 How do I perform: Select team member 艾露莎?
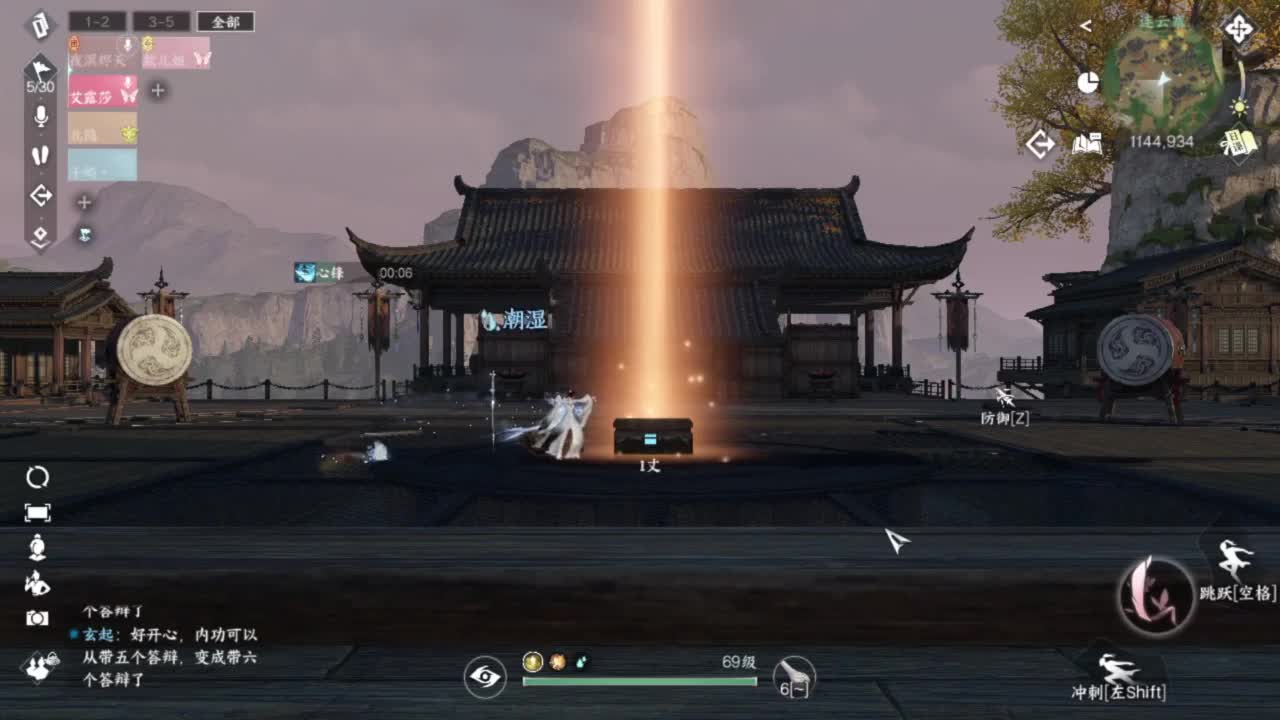tap(103, 91)
